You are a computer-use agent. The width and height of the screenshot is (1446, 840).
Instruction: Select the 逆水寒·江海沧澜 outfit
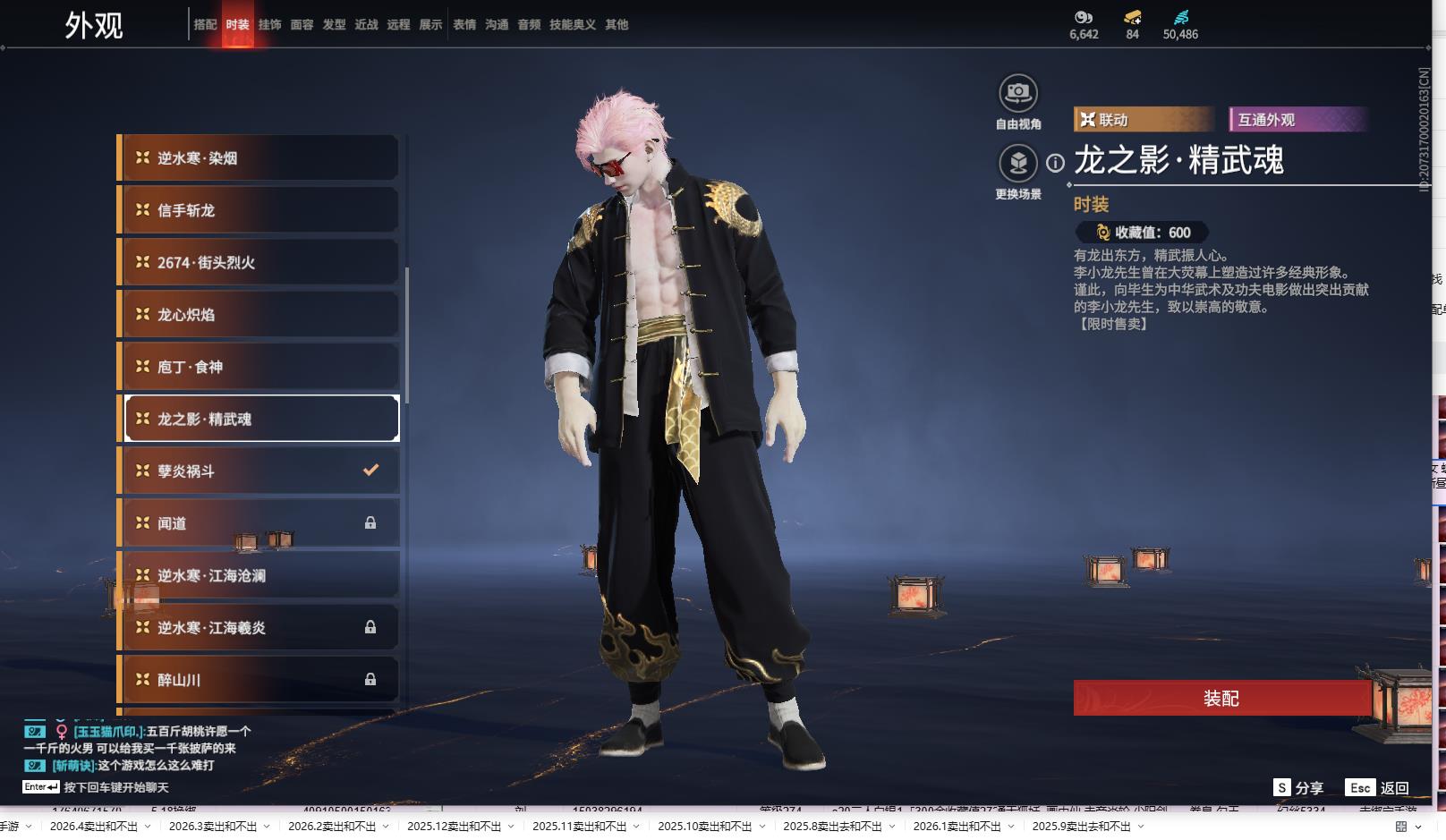[259, 575]
